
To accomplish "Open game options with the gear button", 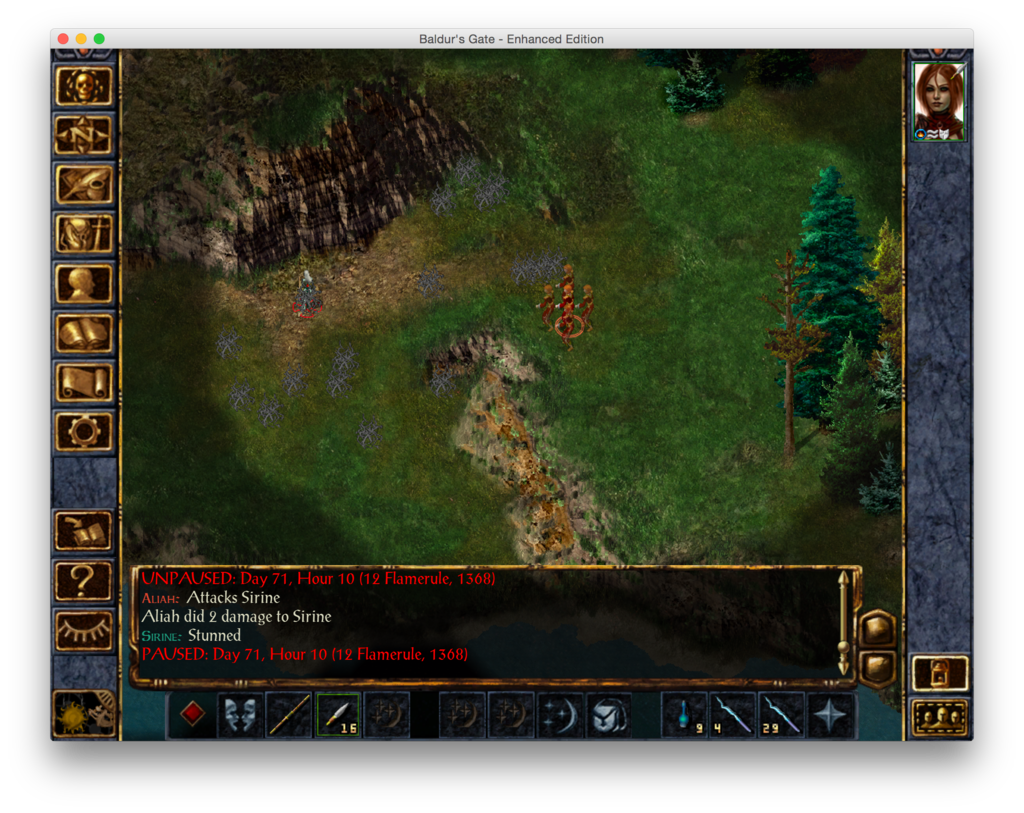I will point(84,432).
